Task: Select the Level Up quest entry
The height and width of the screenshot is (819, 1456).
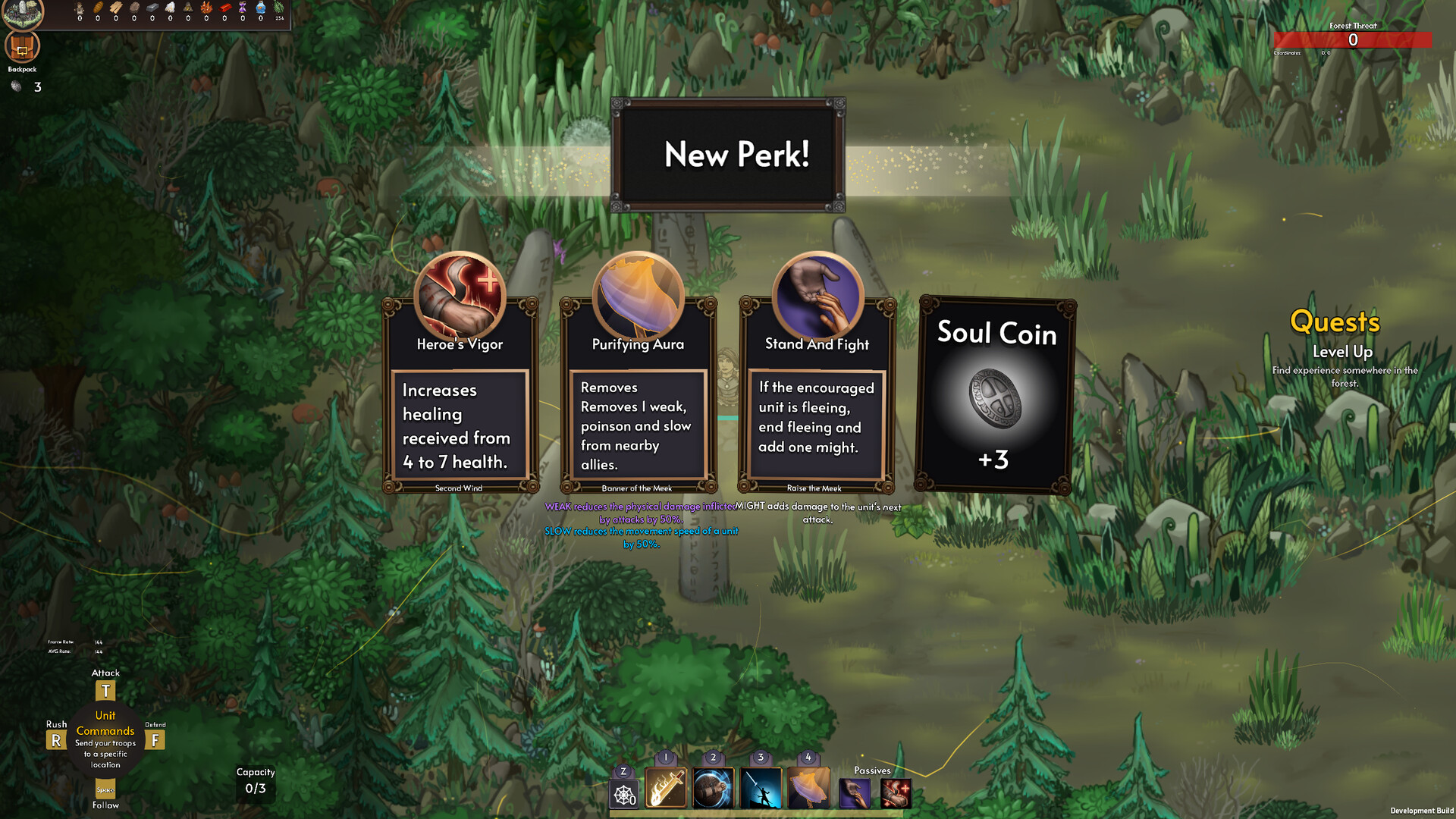Action: 1342,351
